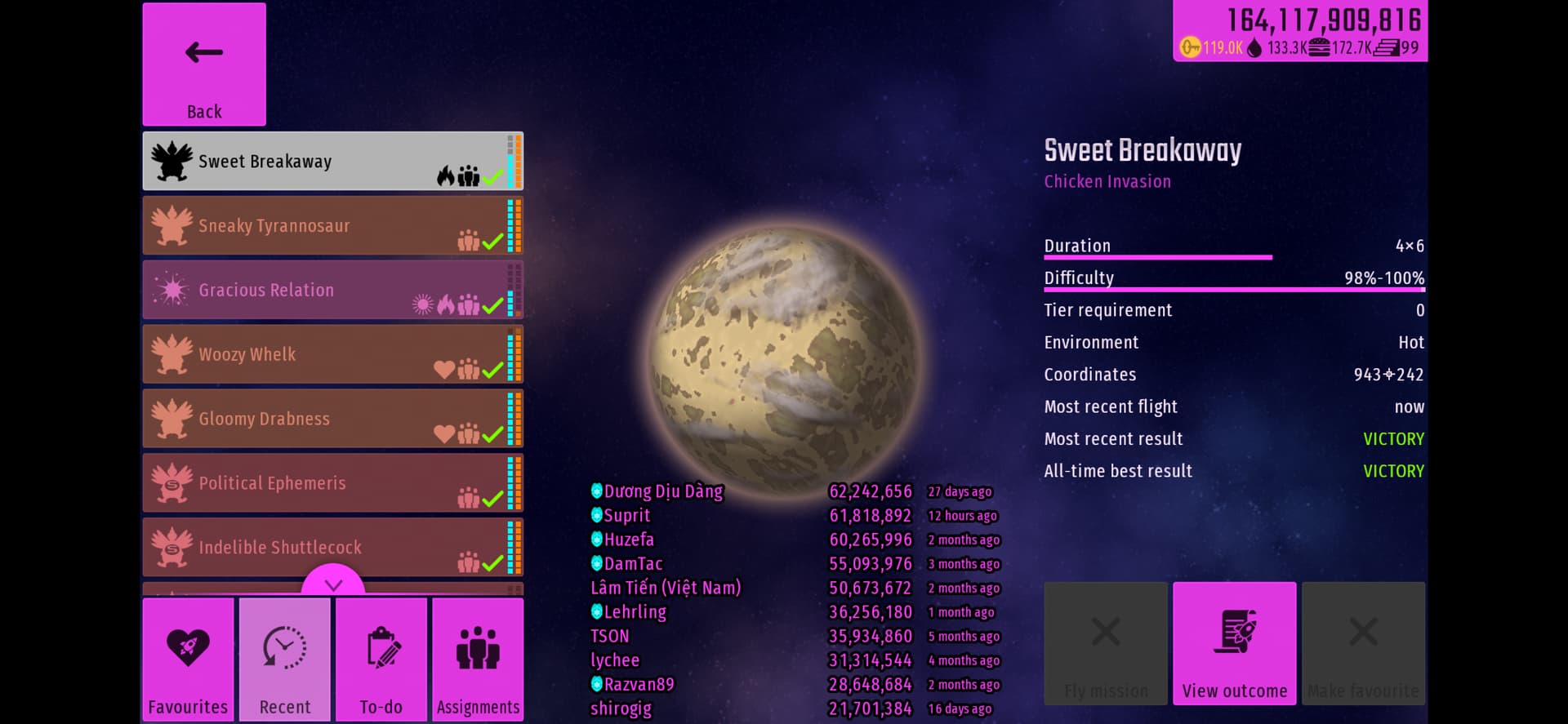
Task: Select the Sweet Breakaway mission
Action: [332, 162]
